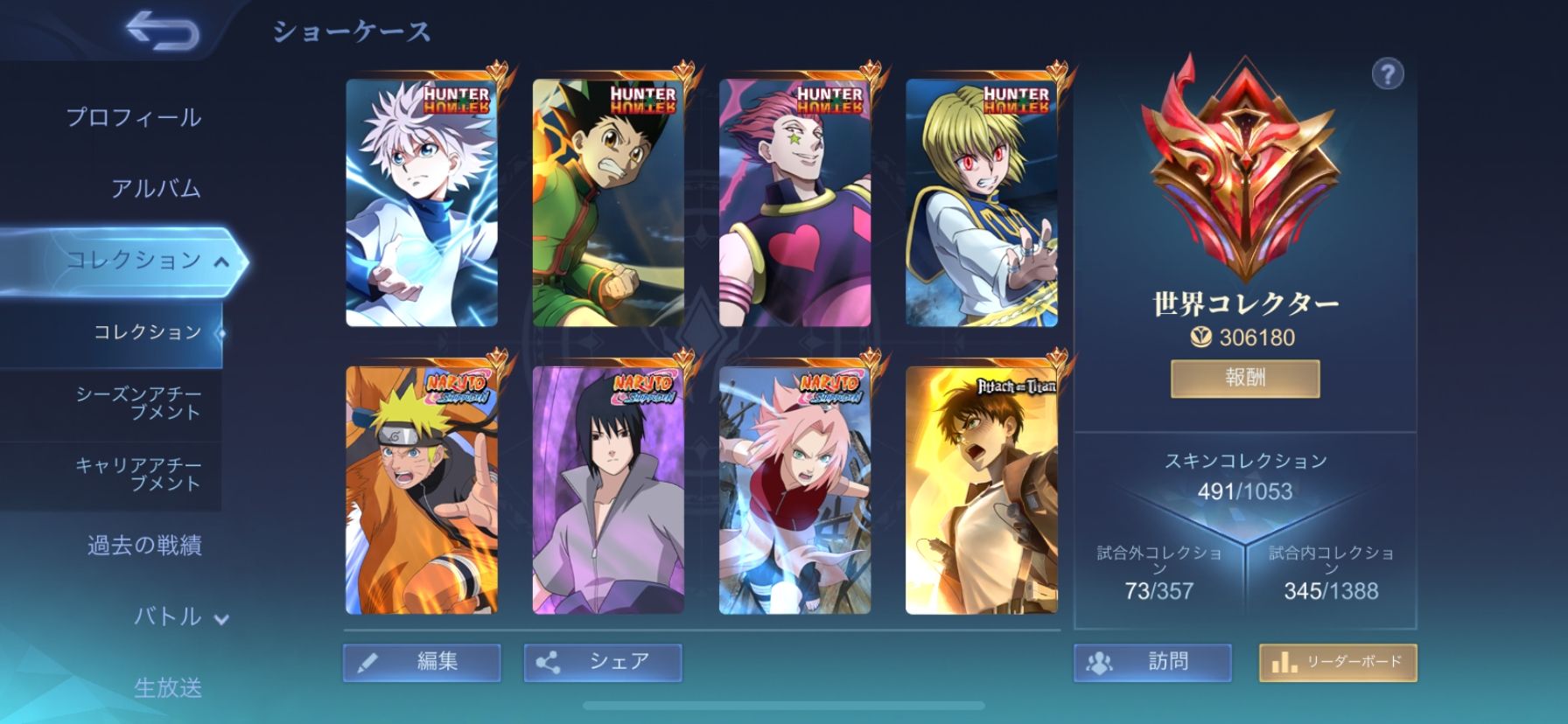Open the 報酬 rewards button
Screen dimensions: 1568x724
point(1245,378)
